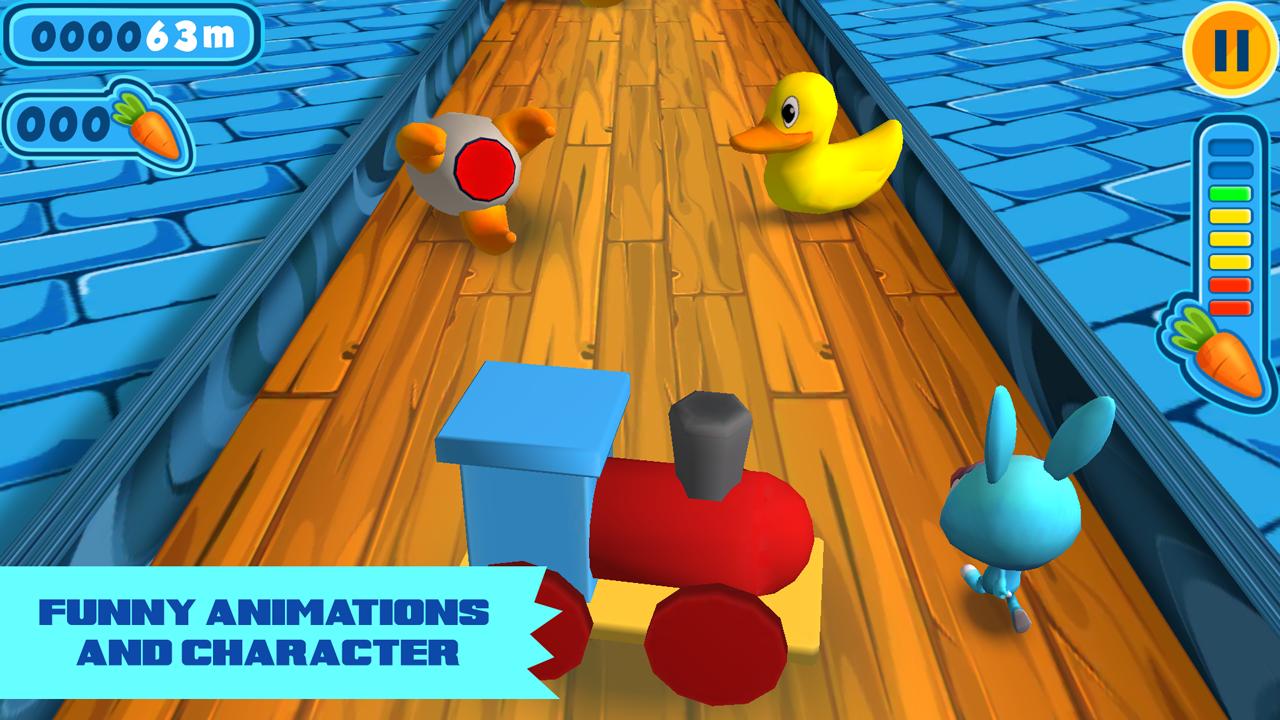
Task: Click the green segment of the carrot meter
Action: (1230, 194)
